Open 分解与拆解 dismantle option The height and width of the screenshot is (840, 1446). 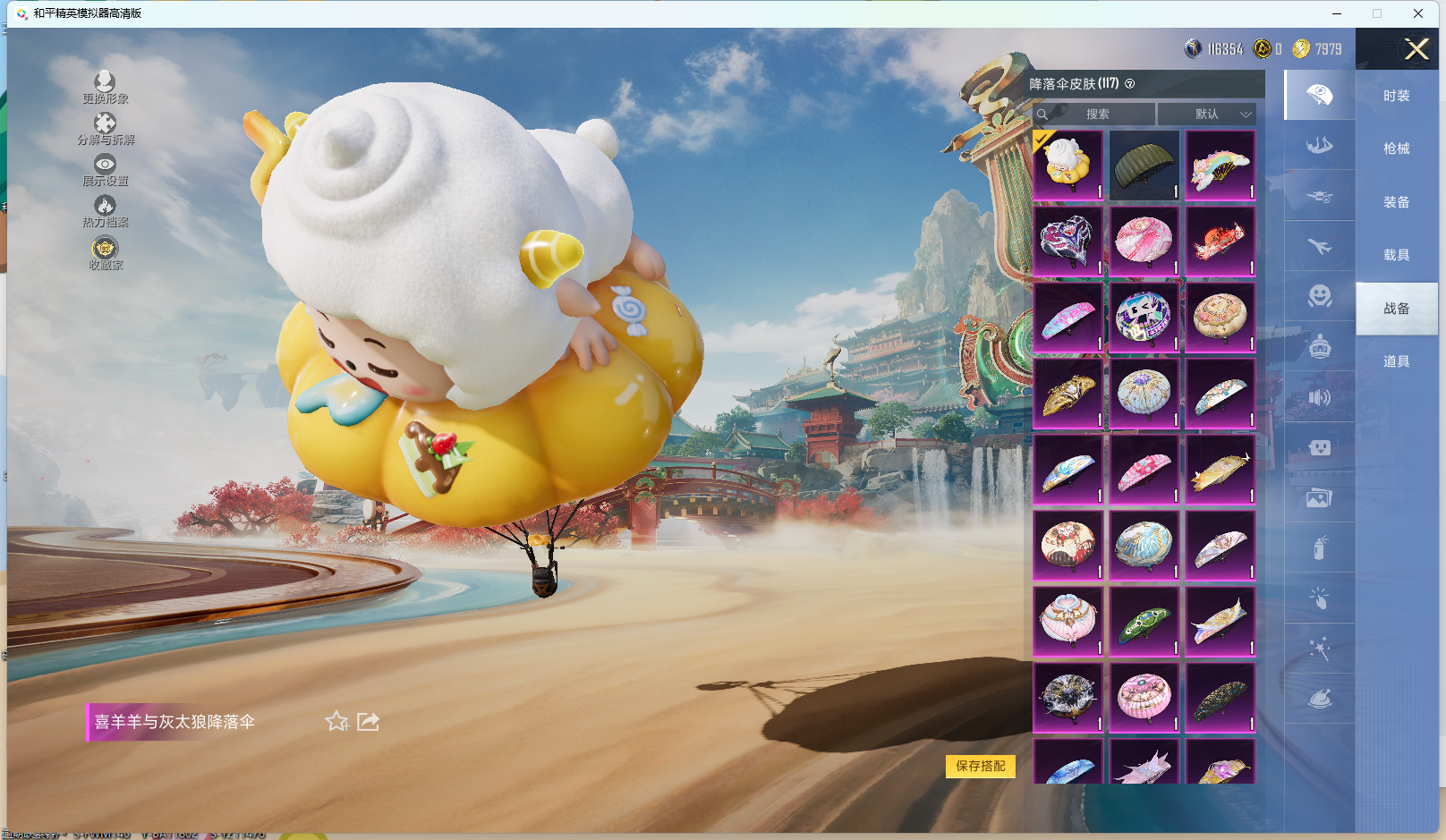[x=105, y=129]
